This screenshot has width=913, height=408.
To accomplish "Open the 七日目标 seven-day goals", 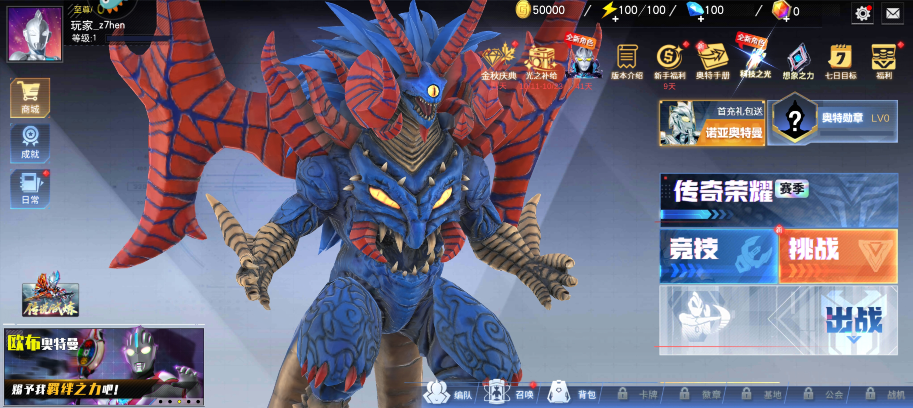I will point(840,62).
